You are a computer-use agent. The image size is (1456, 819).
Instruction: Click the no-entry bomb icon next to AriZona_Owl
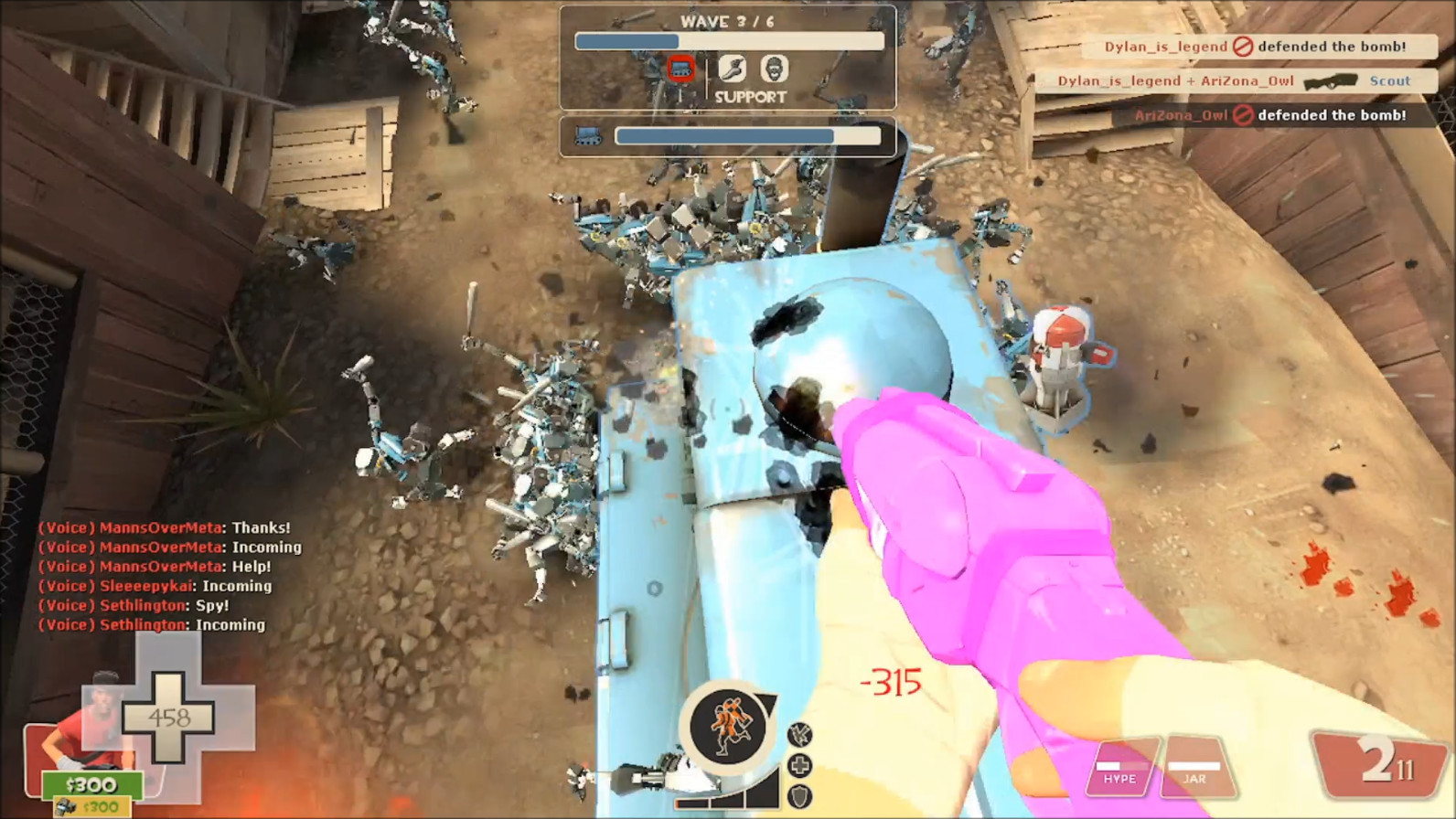(1243, 115)
